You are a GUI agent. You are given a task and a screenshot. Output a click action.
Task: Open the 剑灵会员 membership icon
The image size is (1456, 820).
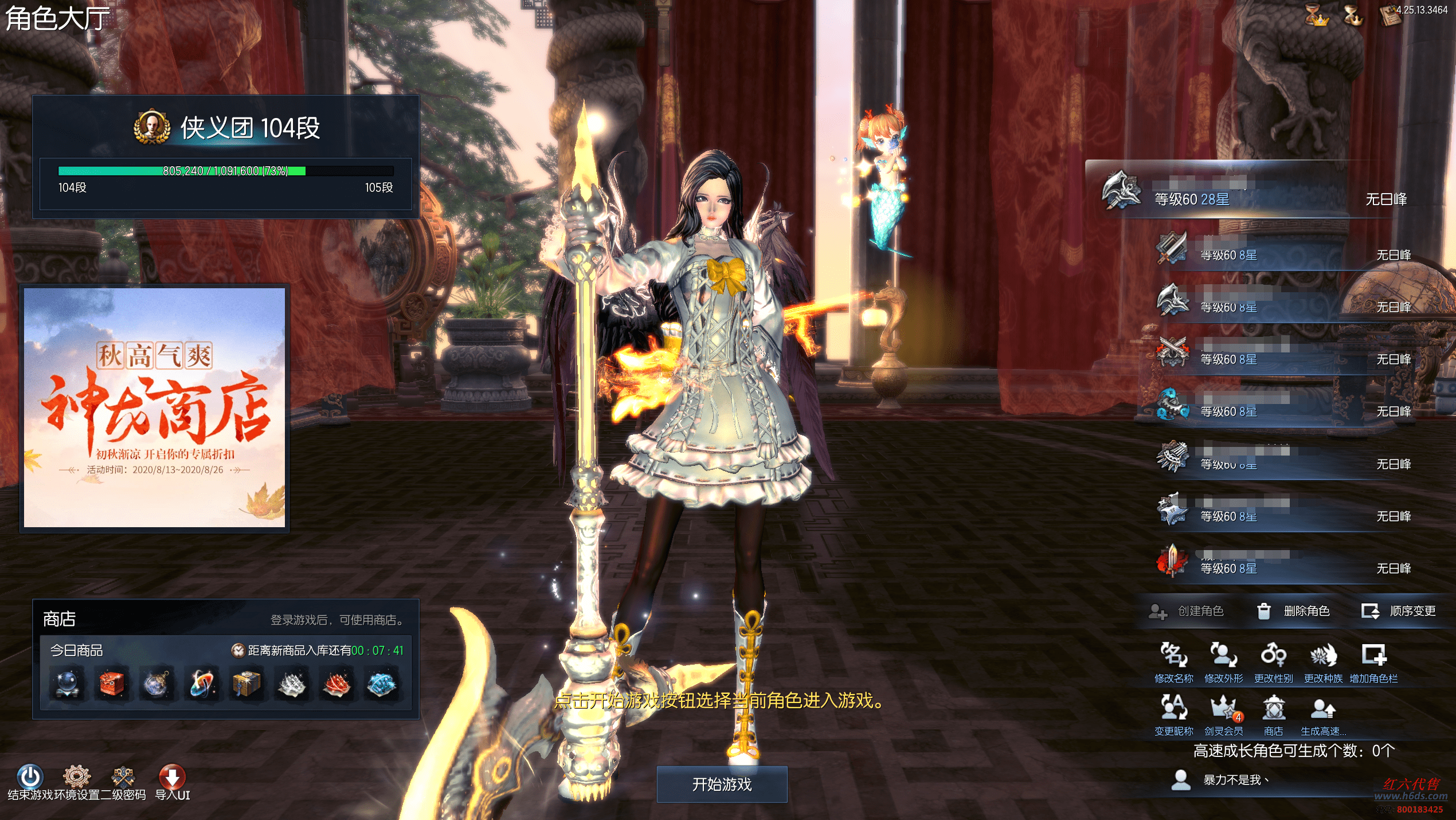pyautogui.click(x=1223, y=709)
